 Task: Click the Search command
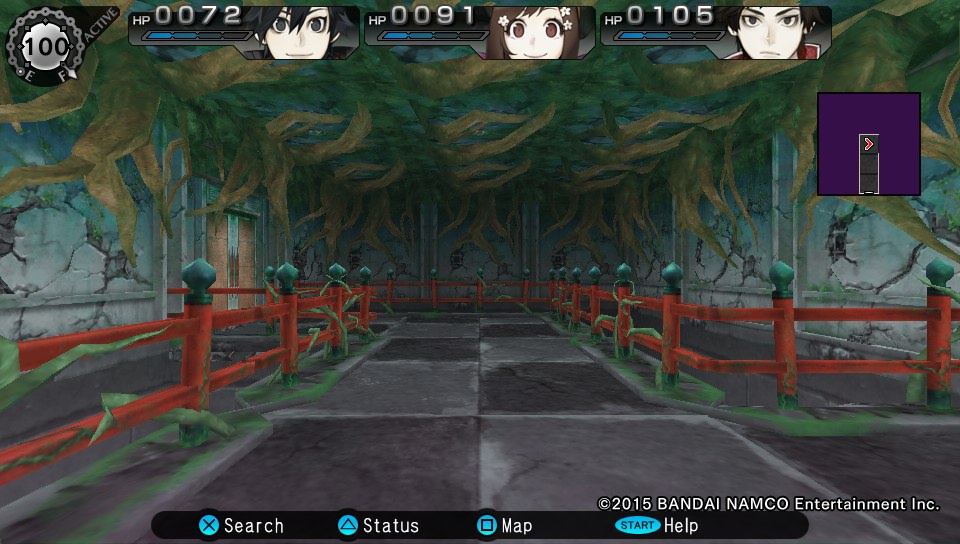241,525
